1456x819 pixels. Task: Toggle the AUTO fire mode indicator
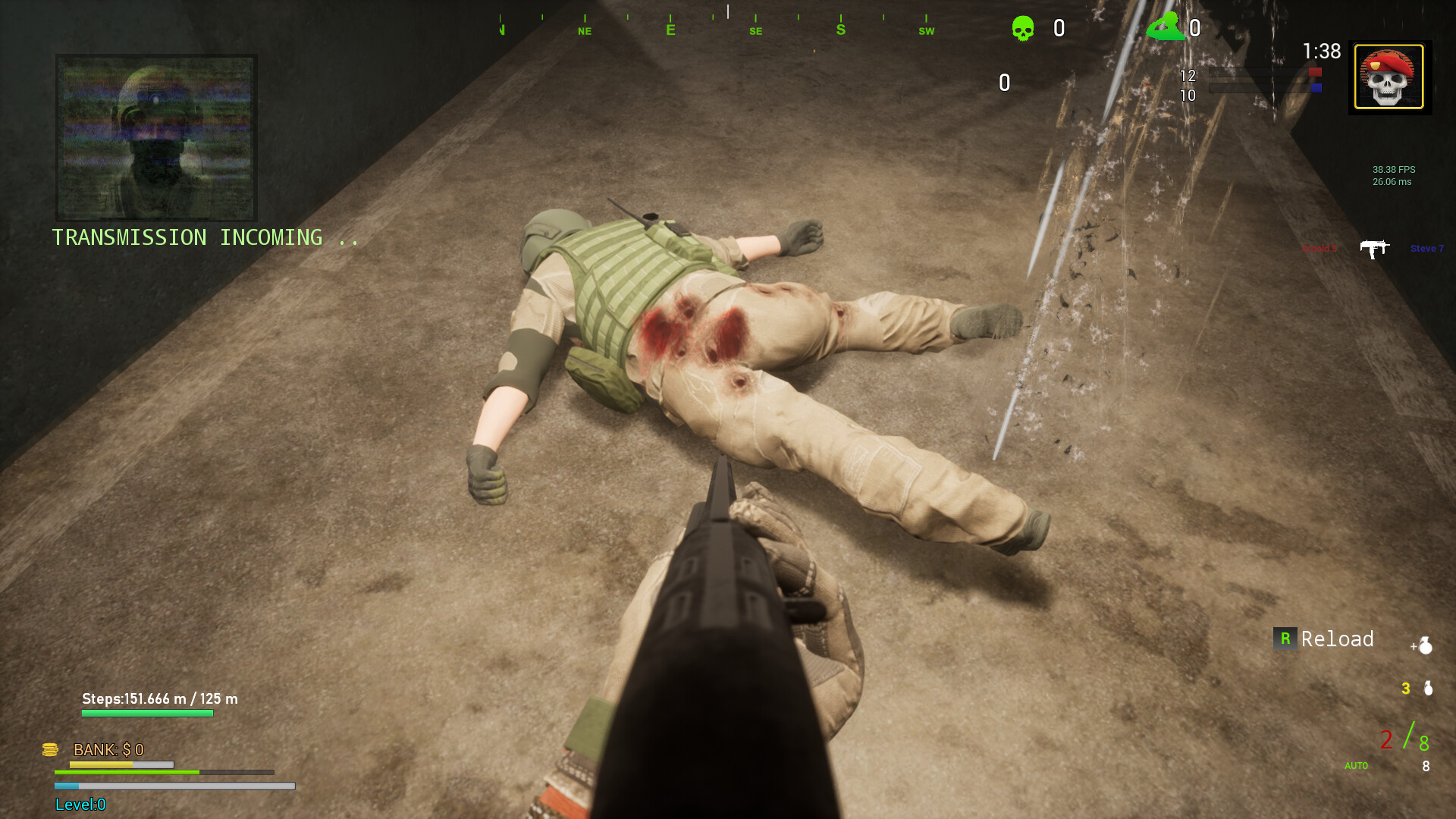[x=1356, y=766]
